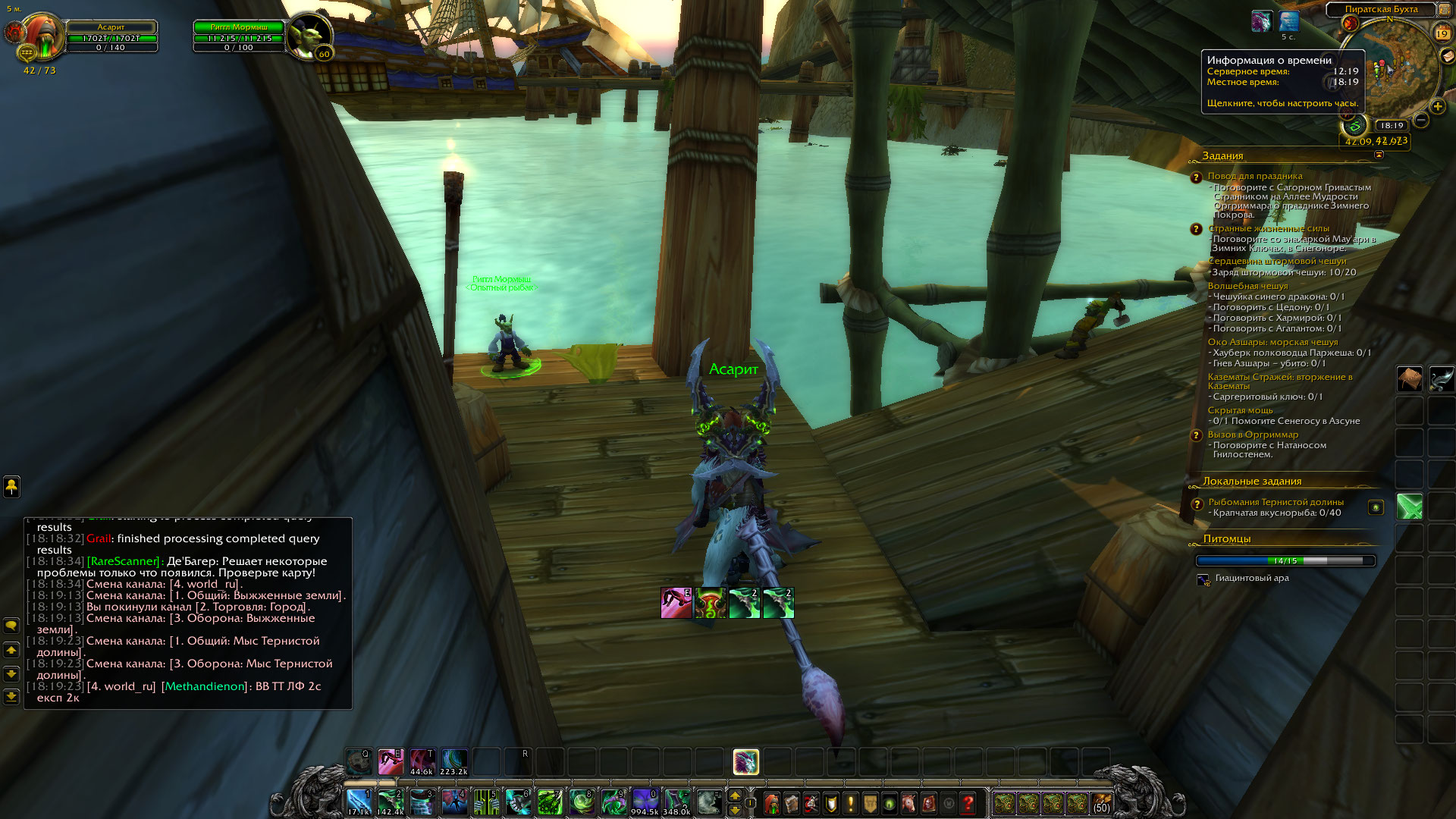Collapse the Задания quest tracker
Viewport: 1456px width, 819px height.
(1379, 155)
